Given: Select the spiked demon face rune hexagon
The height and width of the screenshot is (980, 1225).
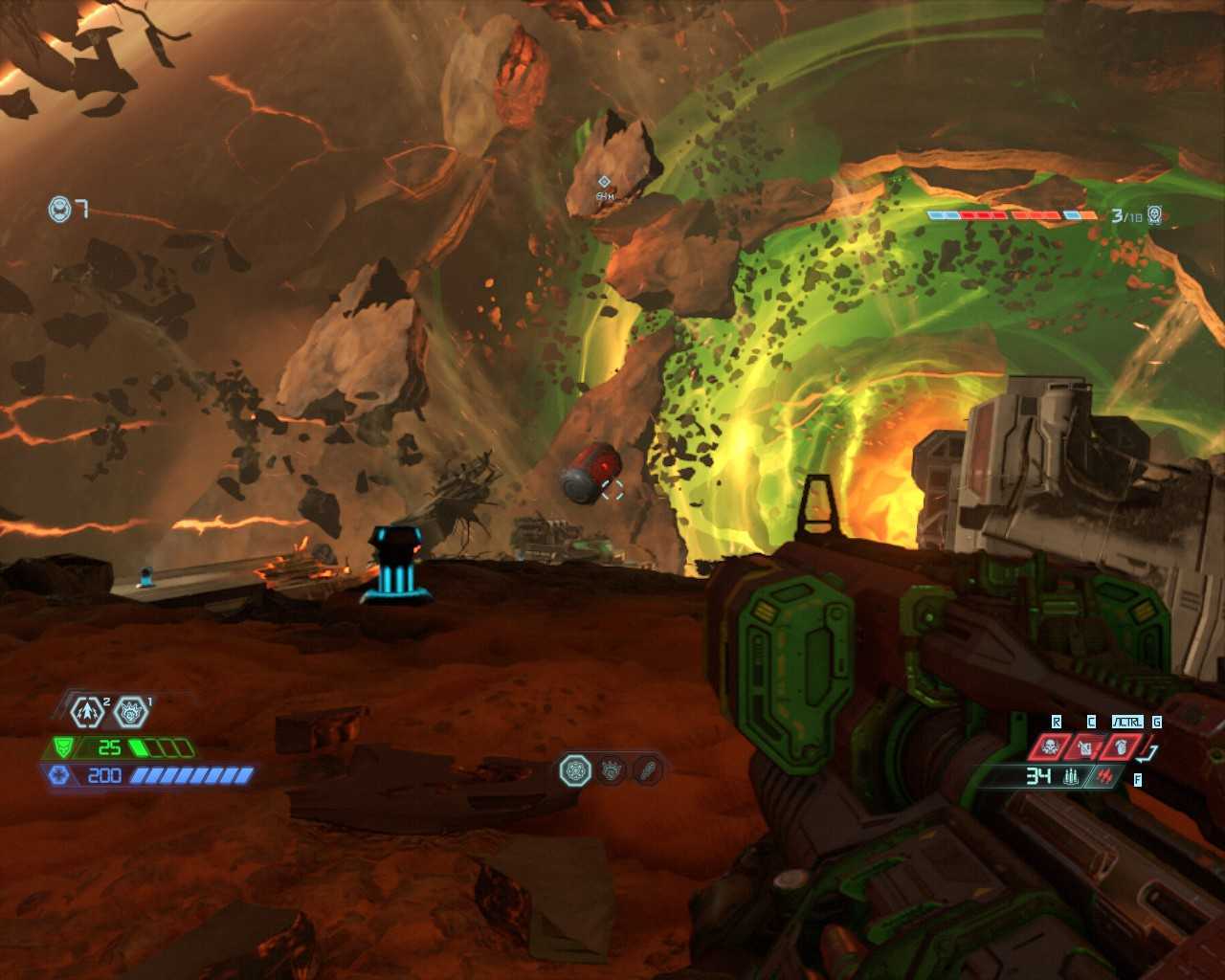Looking at the screenshot, I should point(130,712).
